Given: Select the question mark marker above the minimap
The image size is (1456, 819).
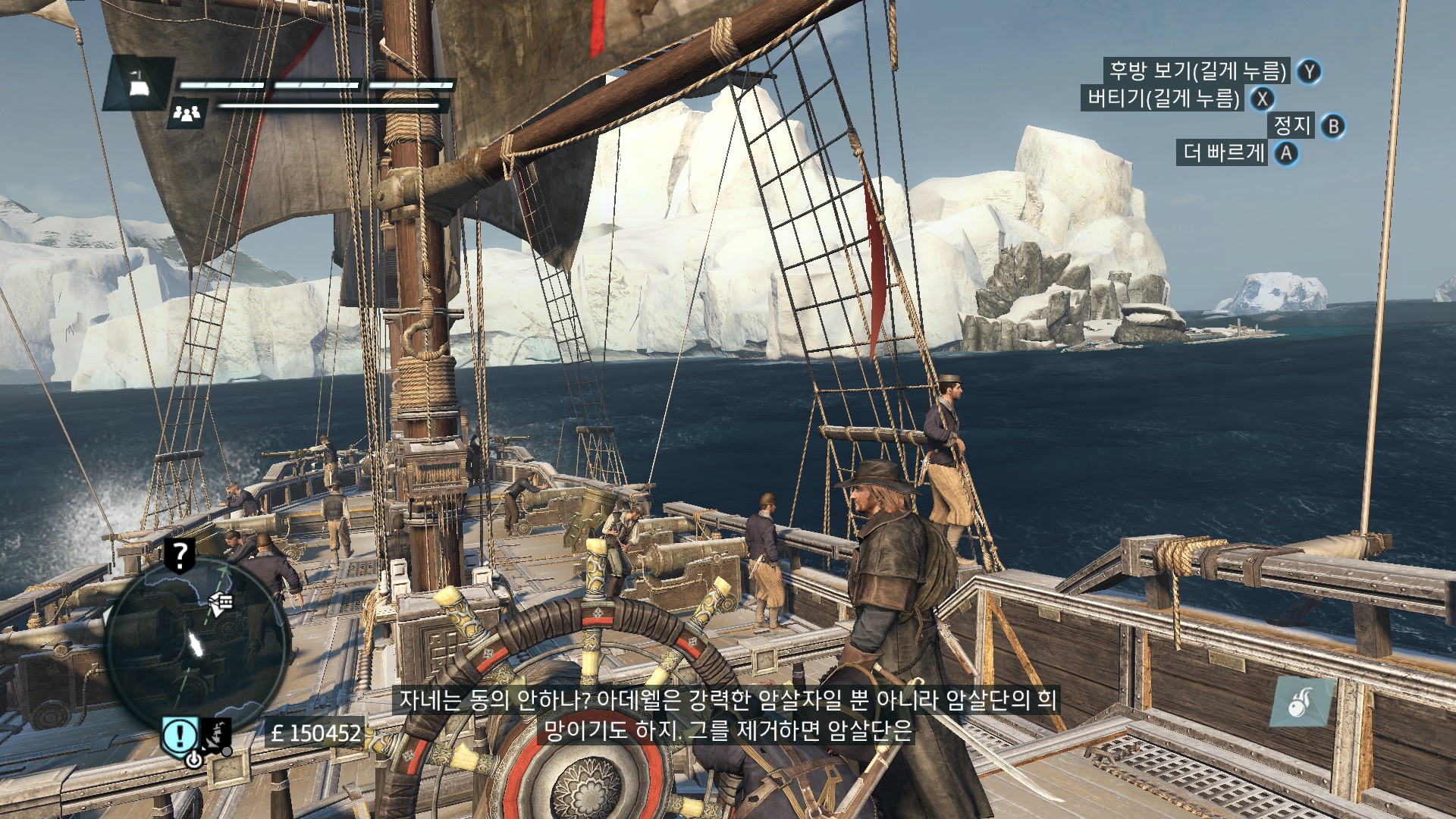Looking at the screenshot, I should 179,556.
